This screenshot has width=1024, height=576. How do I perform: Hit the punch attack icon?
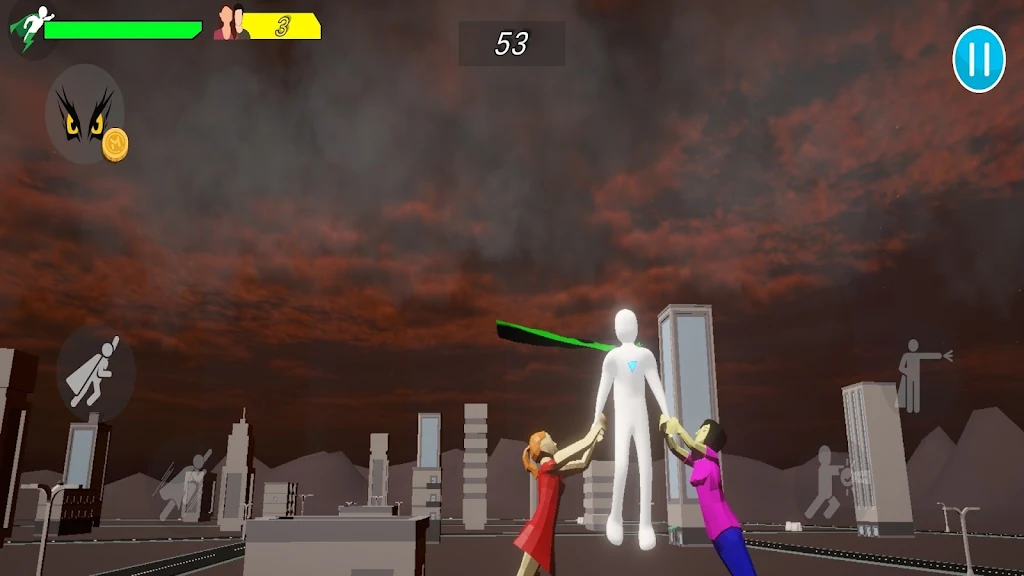point(832,483)
